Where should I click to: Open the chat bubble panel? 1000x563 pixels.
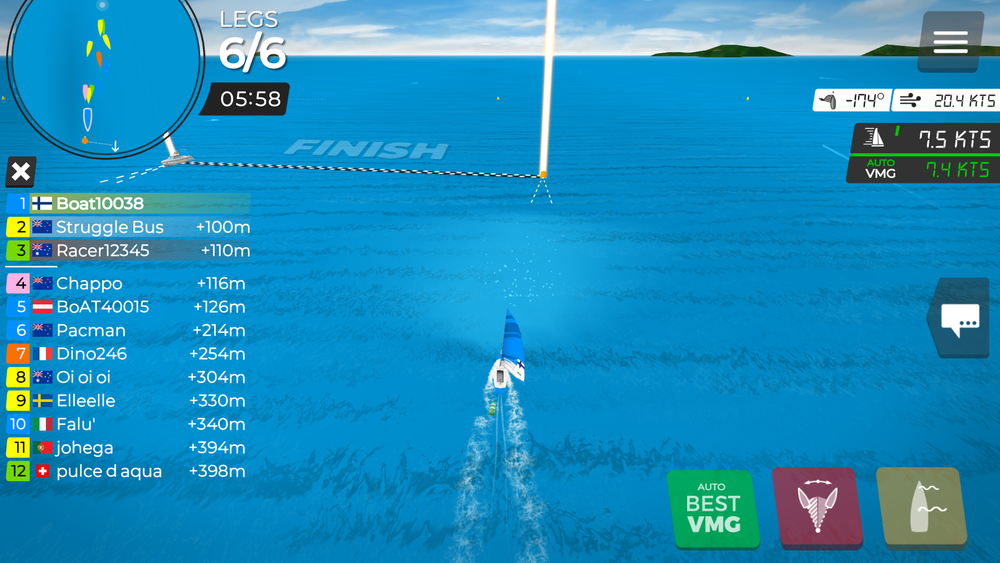(961, 319)
